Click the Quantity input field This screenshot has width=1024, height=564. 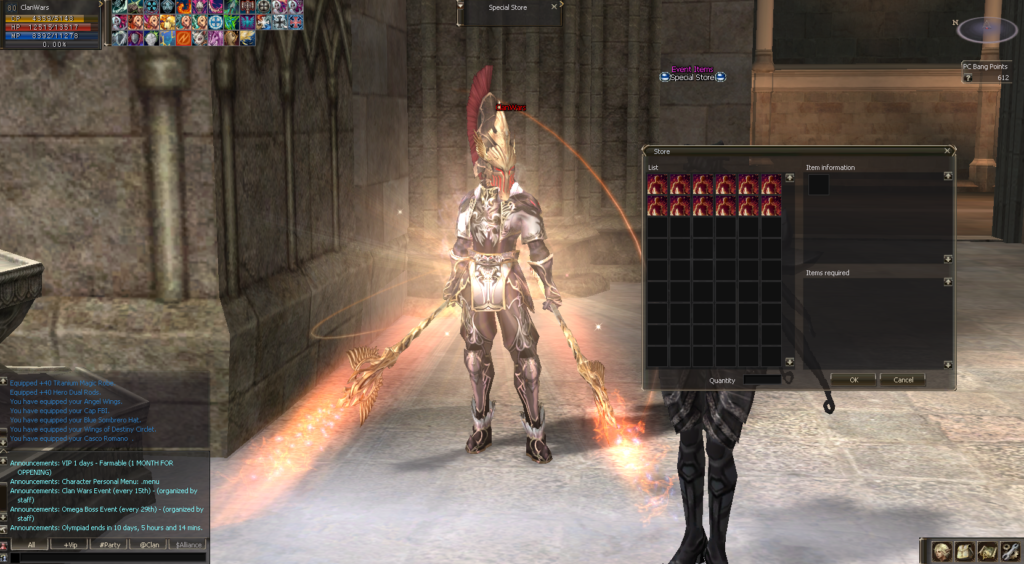(762, 380)
